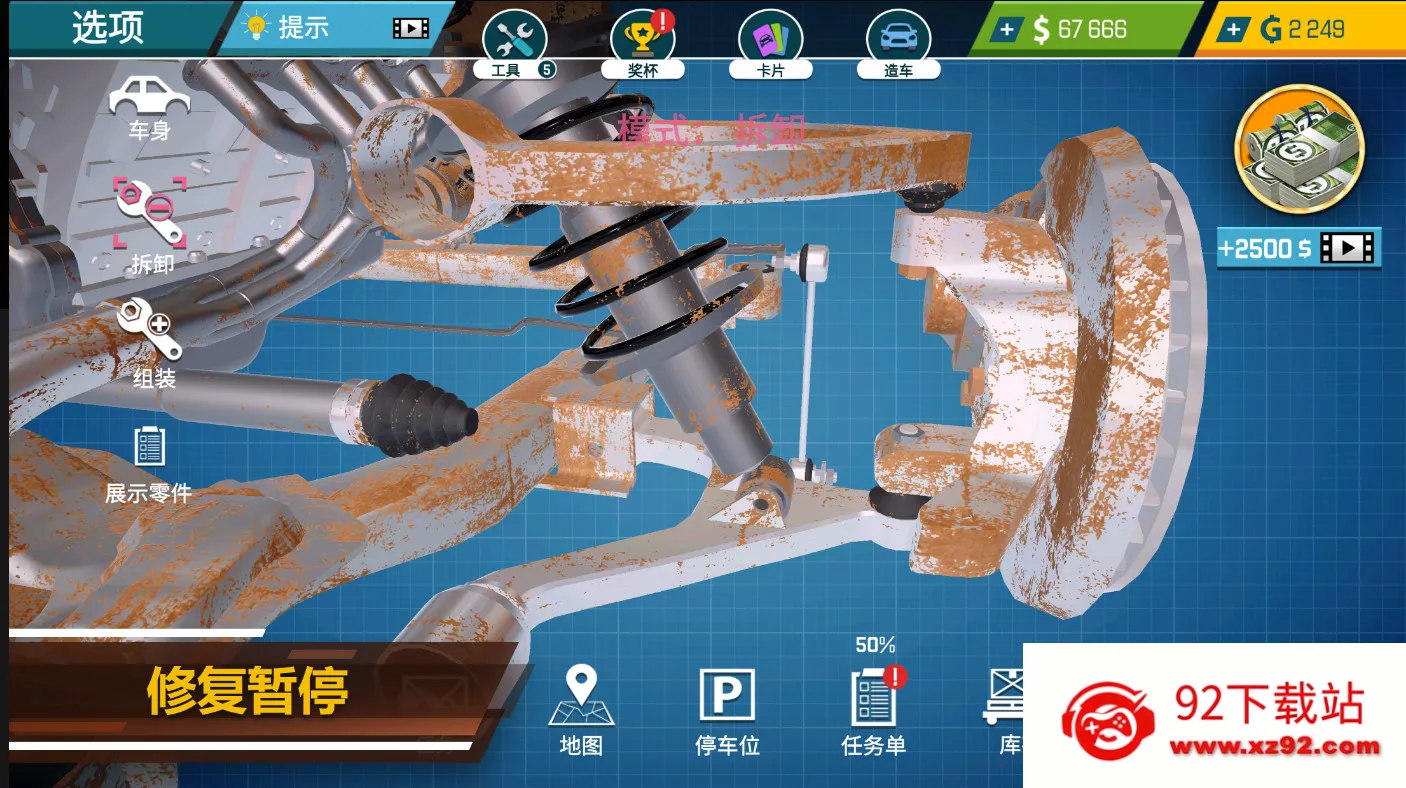1406x788 pixels.
Task: Switch to 拆卸 disassemble mode
Action: tap(150, 224)
